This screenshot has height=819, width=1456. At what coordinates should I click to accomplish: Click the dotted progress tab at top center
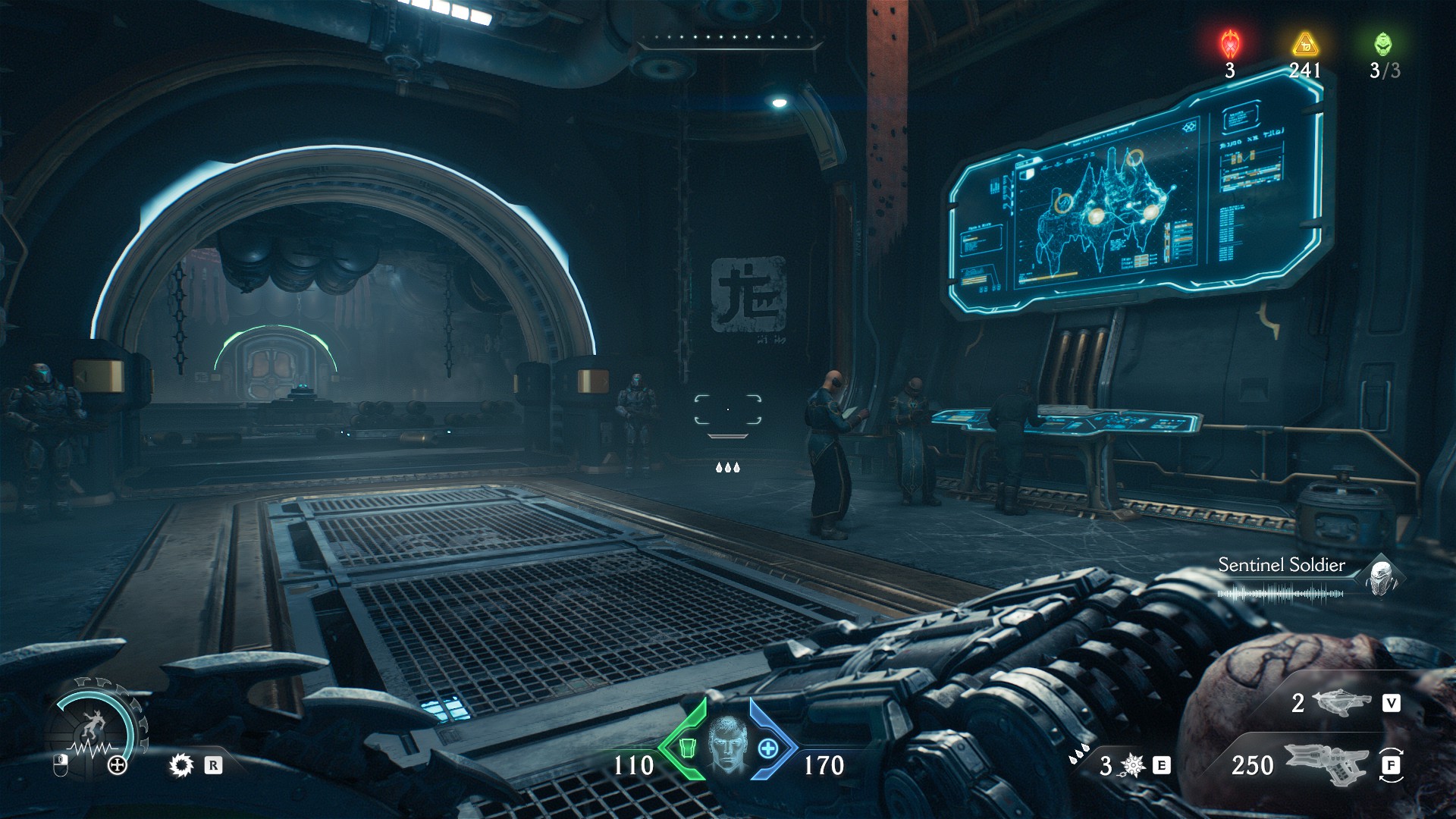(730, 34)
